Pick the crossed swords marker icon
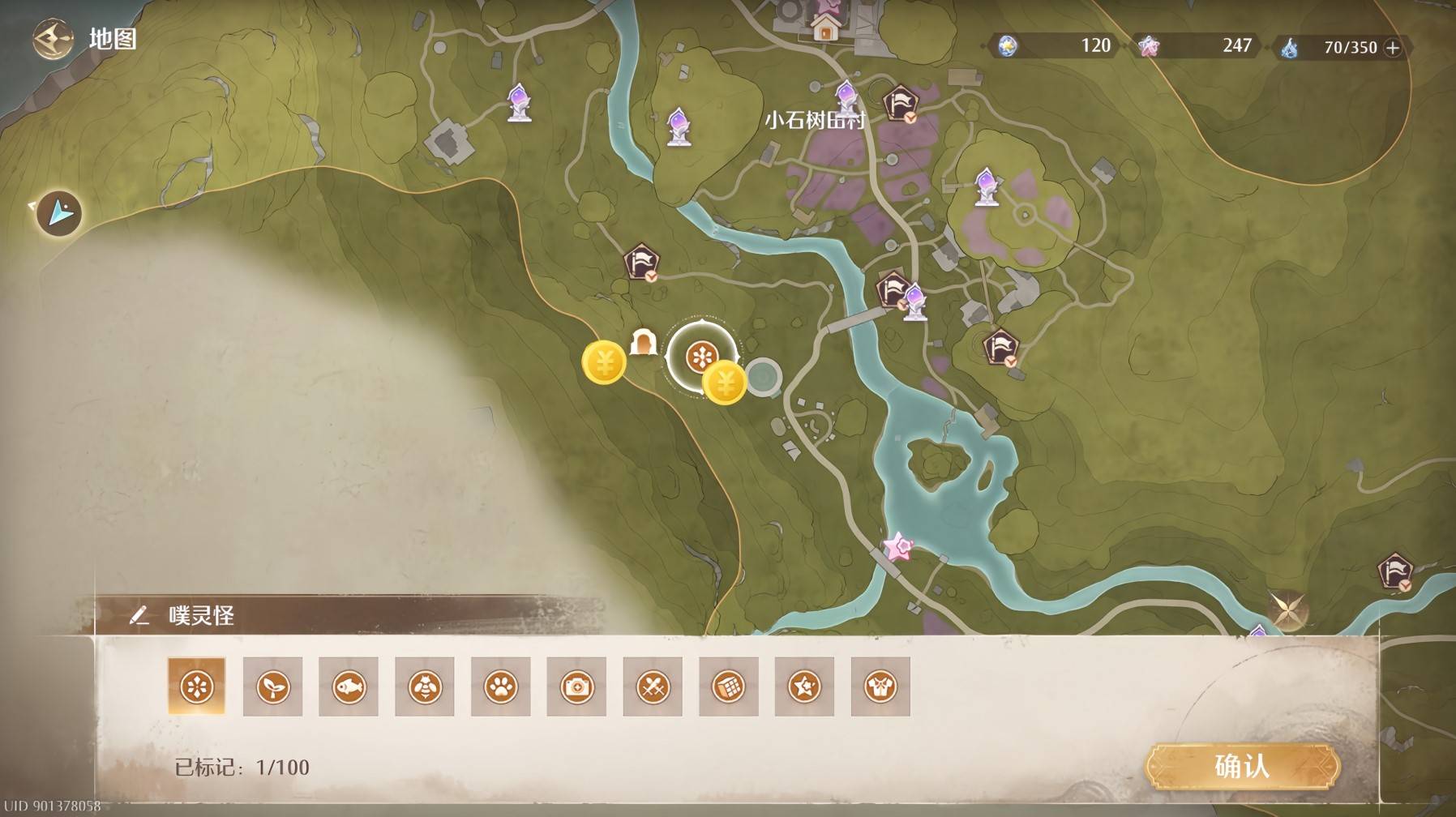This screenshot has height=817, width=1456. pos(653,687)
